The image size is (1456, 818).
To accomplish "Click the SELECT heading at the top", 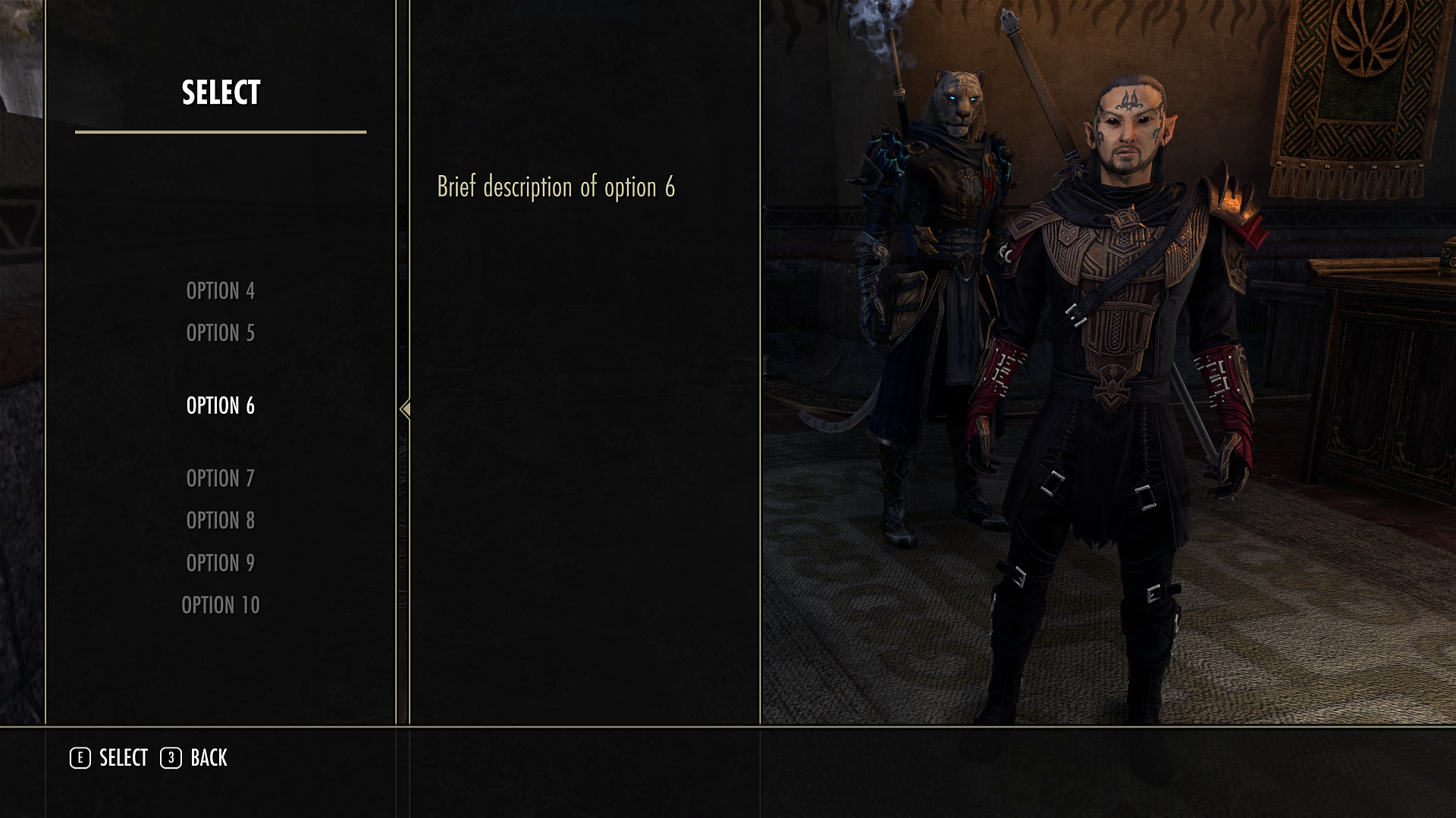I will tap(220, 93).
